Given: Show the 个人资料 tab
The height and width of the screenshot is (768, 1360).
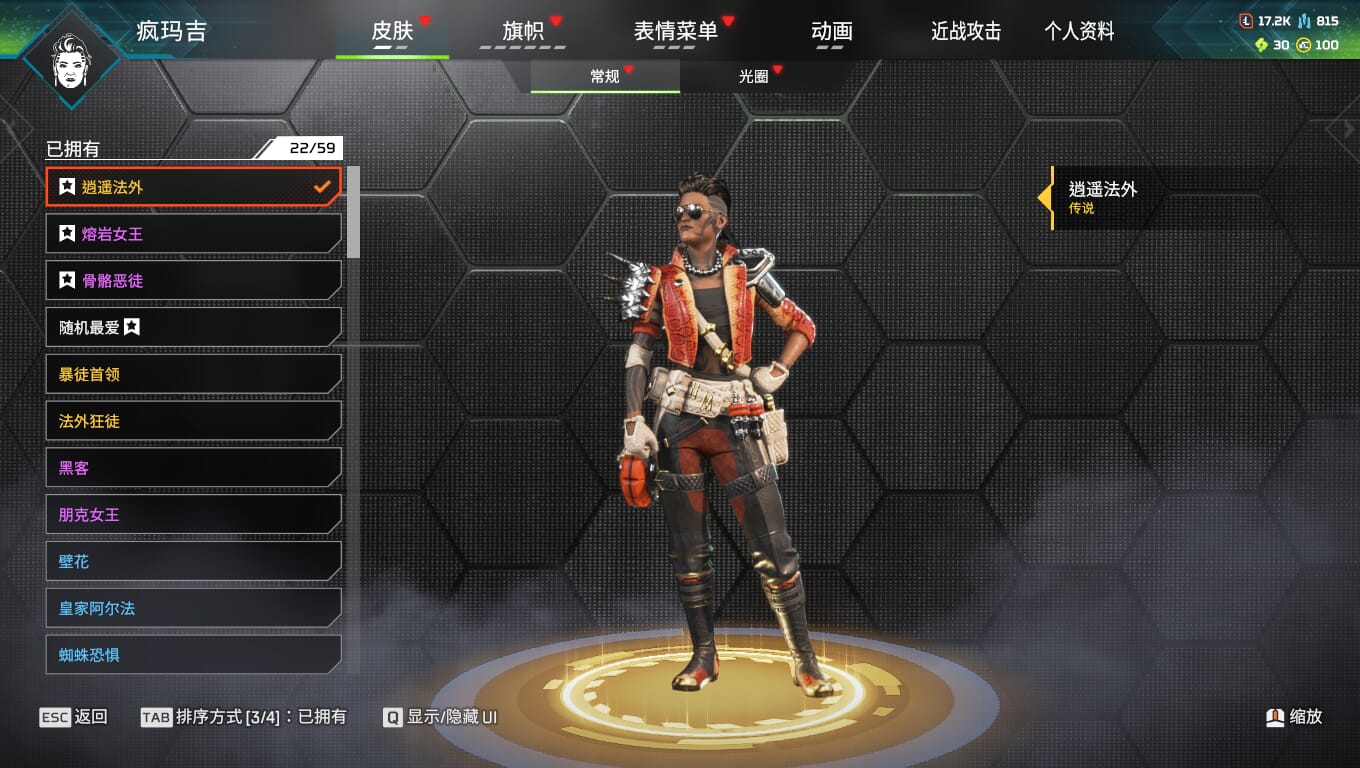Looking at the screenshot, I should tap(1079, 32).
